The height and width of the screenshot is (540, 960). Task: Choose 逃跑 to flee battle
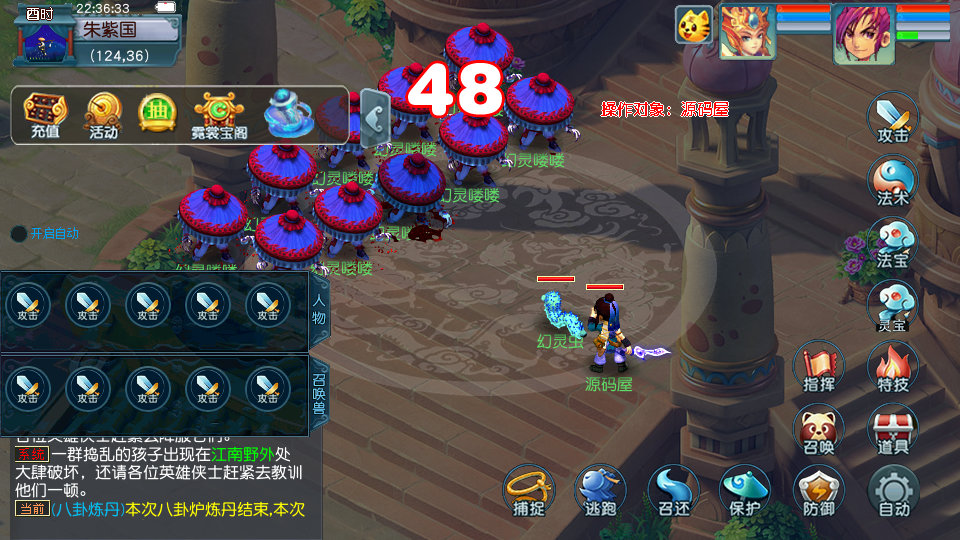(601, 492)
